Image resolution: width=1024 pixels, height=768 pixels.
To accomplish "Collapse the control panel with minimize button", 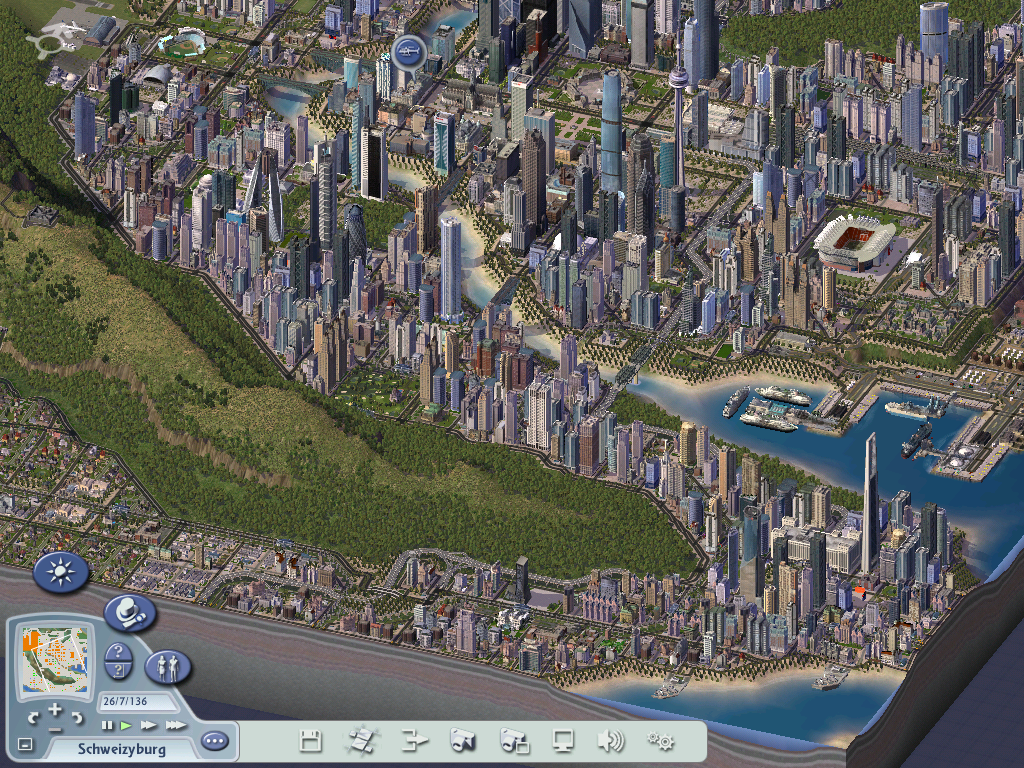I will 25,744.
